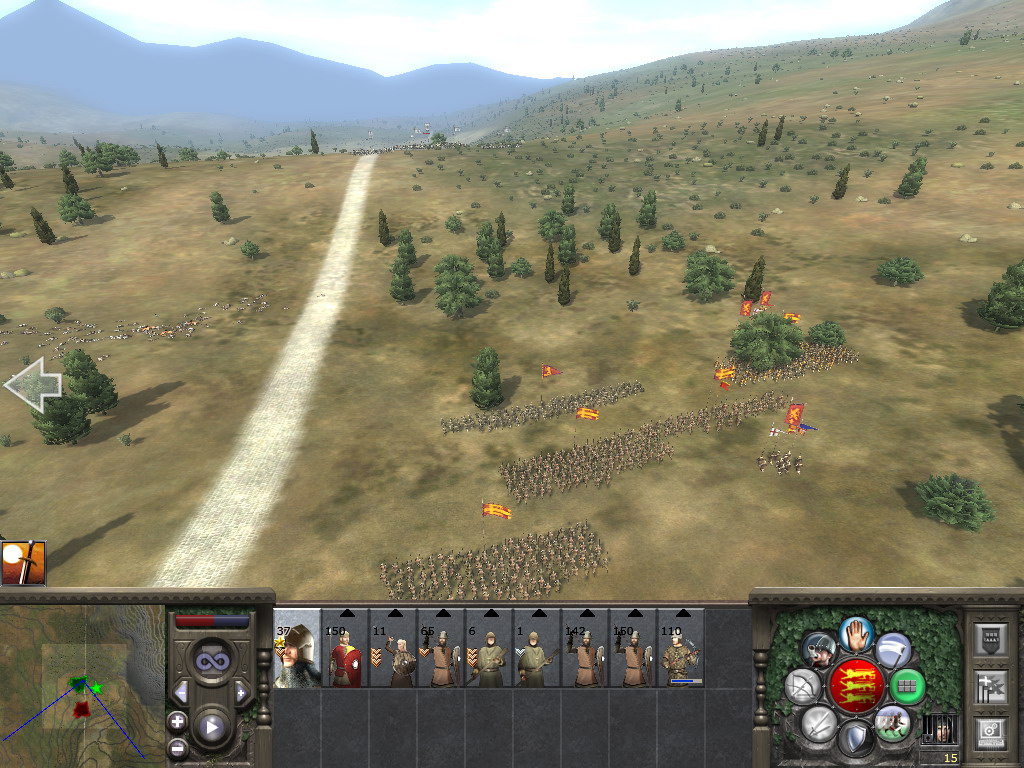1024x768 pixels.
Task: Click the left-pointing arrow on the screen edge
Action: click(x=33, y=385)
